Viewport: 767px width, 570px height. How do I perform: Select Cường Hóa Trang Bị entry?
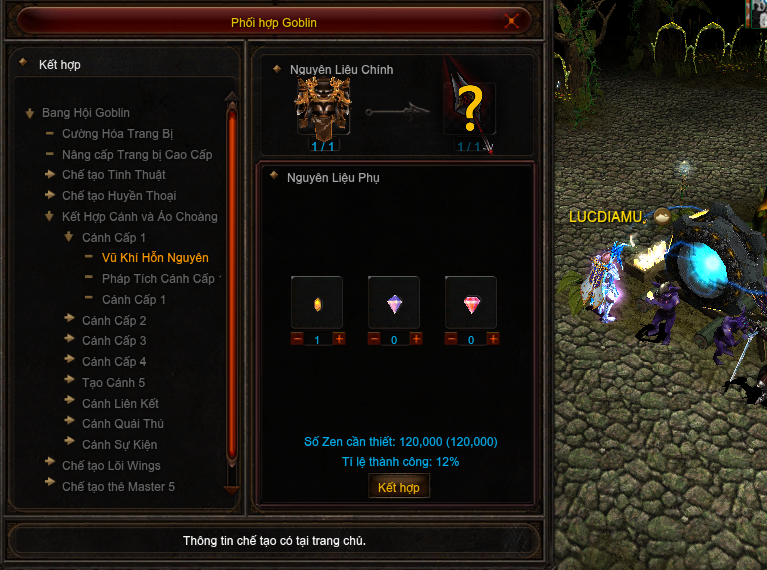tap(117, 134)
